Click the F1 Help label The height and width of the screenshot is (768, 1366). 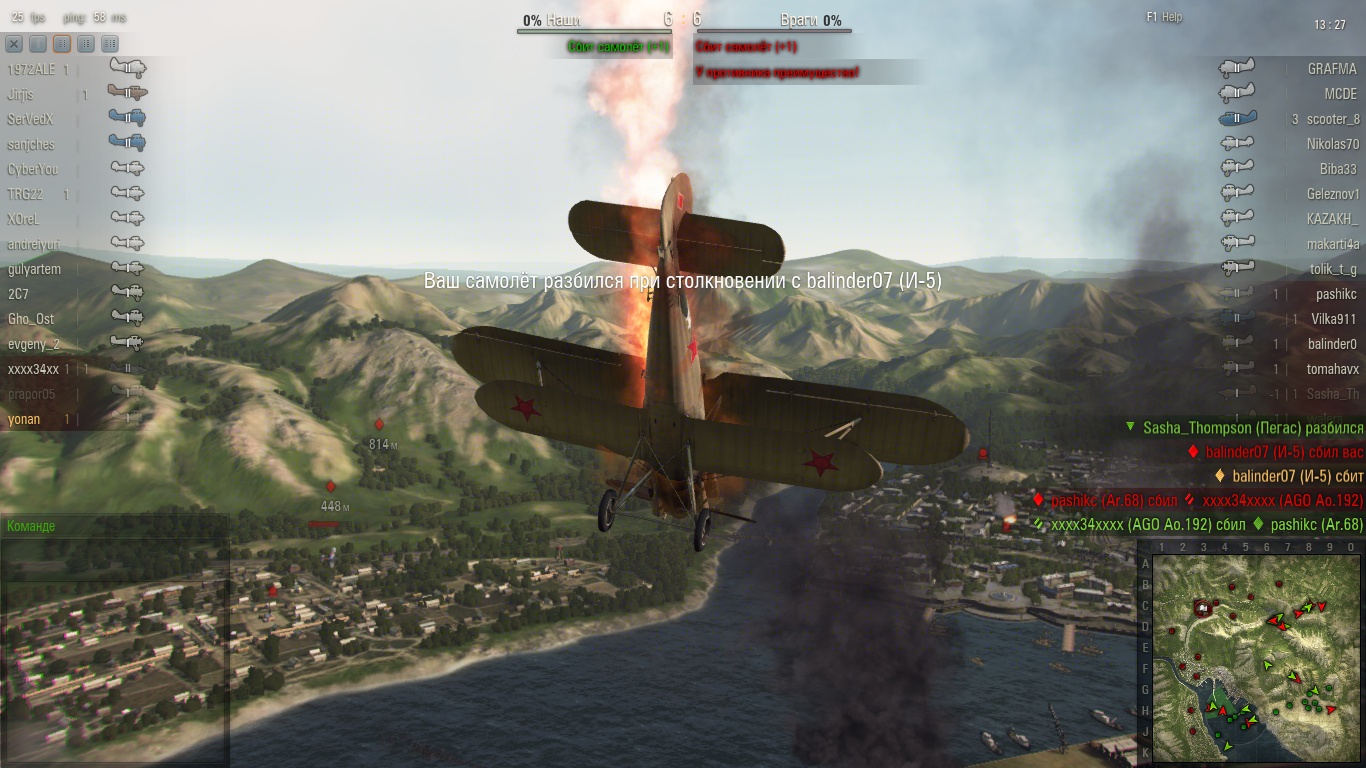click(1164, 18)
